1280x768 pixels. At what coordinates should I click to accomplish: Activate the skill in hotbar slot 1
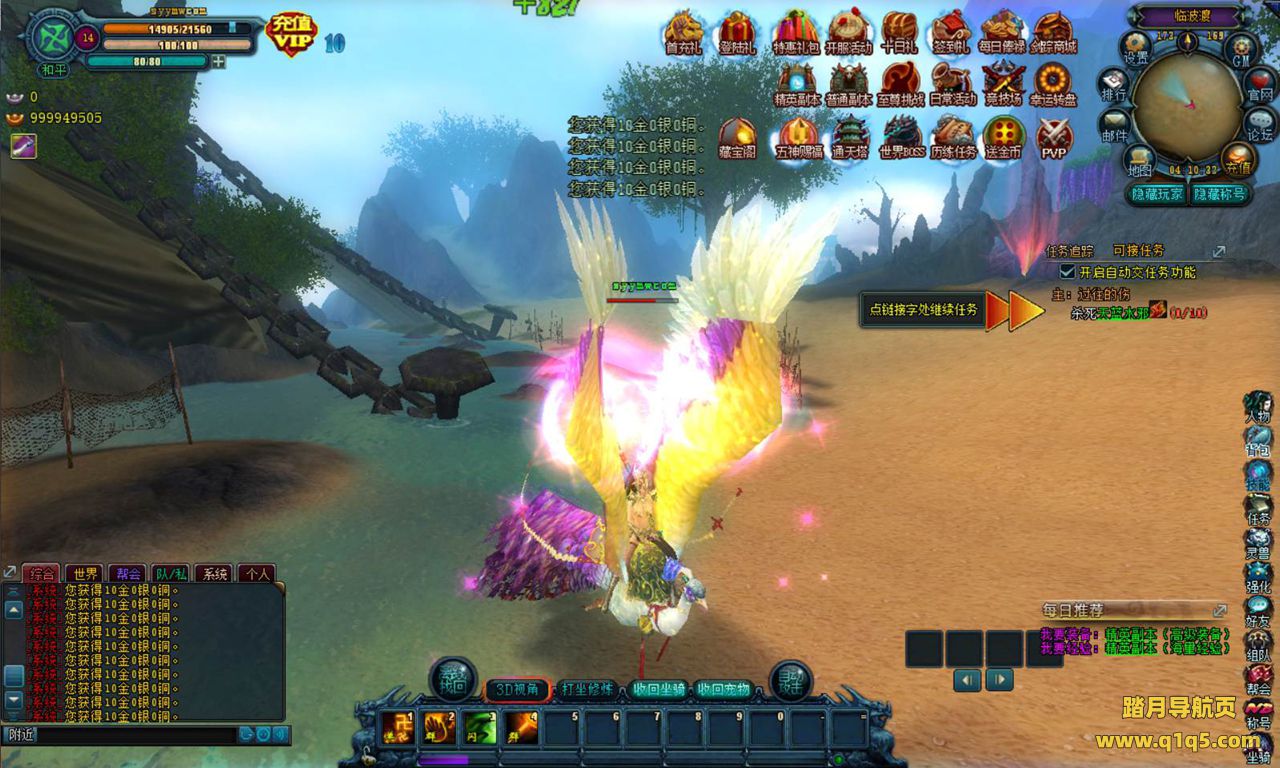pyautogui.click(x=397, y=728)
